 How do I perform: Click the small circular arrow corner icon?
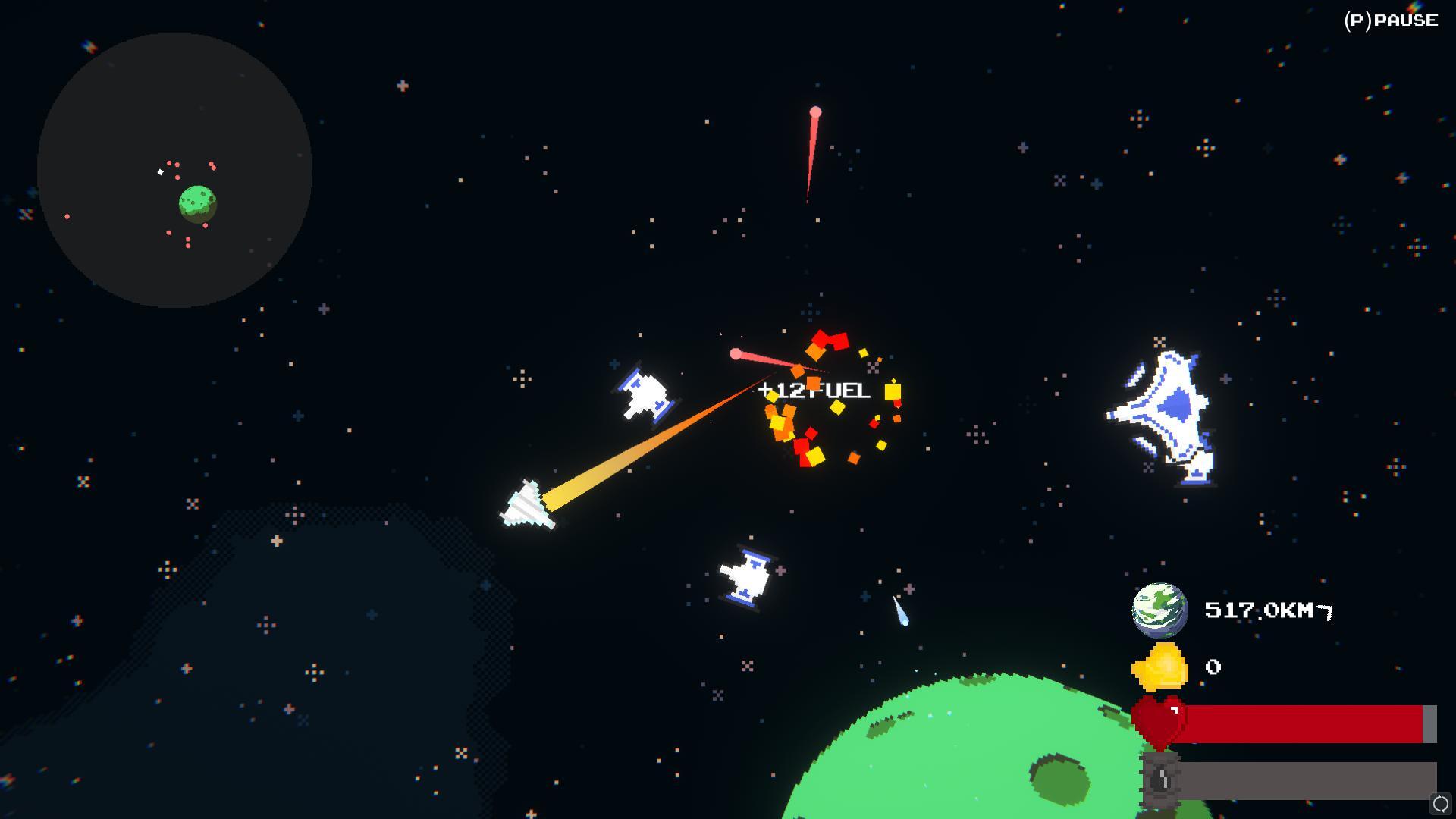1440,803
